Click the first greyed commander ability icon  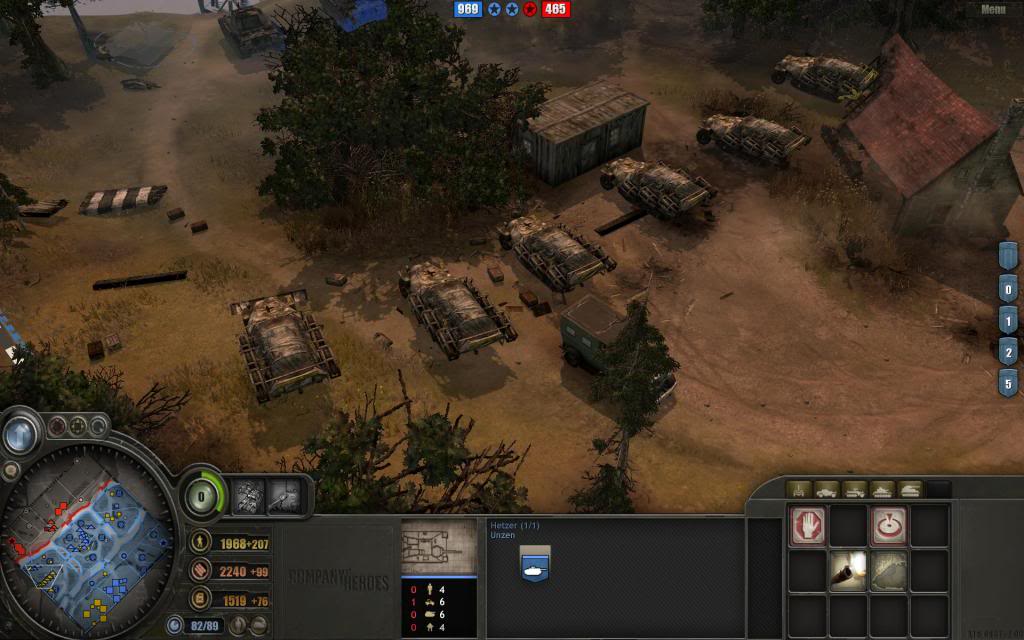coord(247,494)
